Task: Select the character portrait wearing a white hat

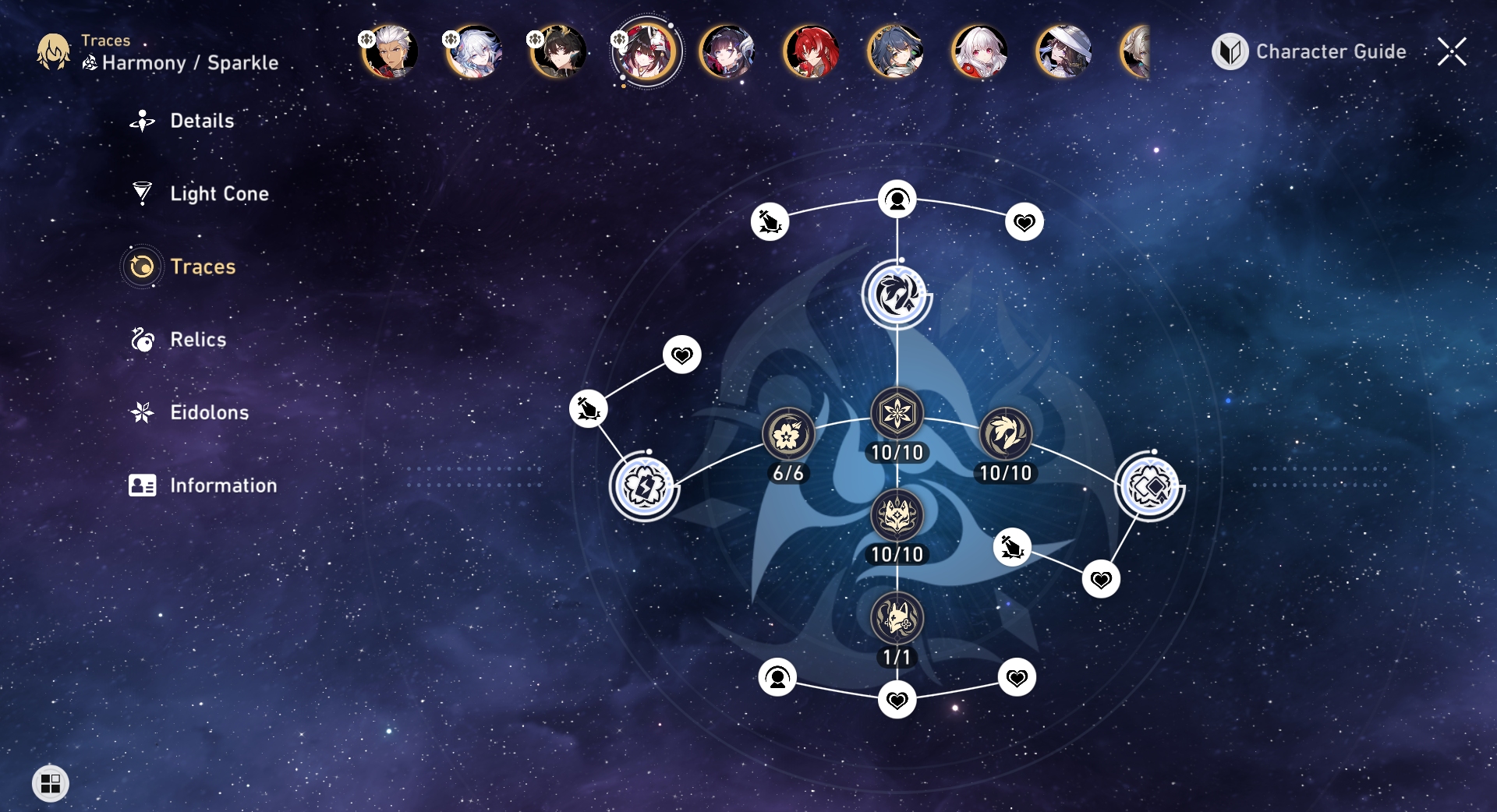Action: tap(1064, 51)
